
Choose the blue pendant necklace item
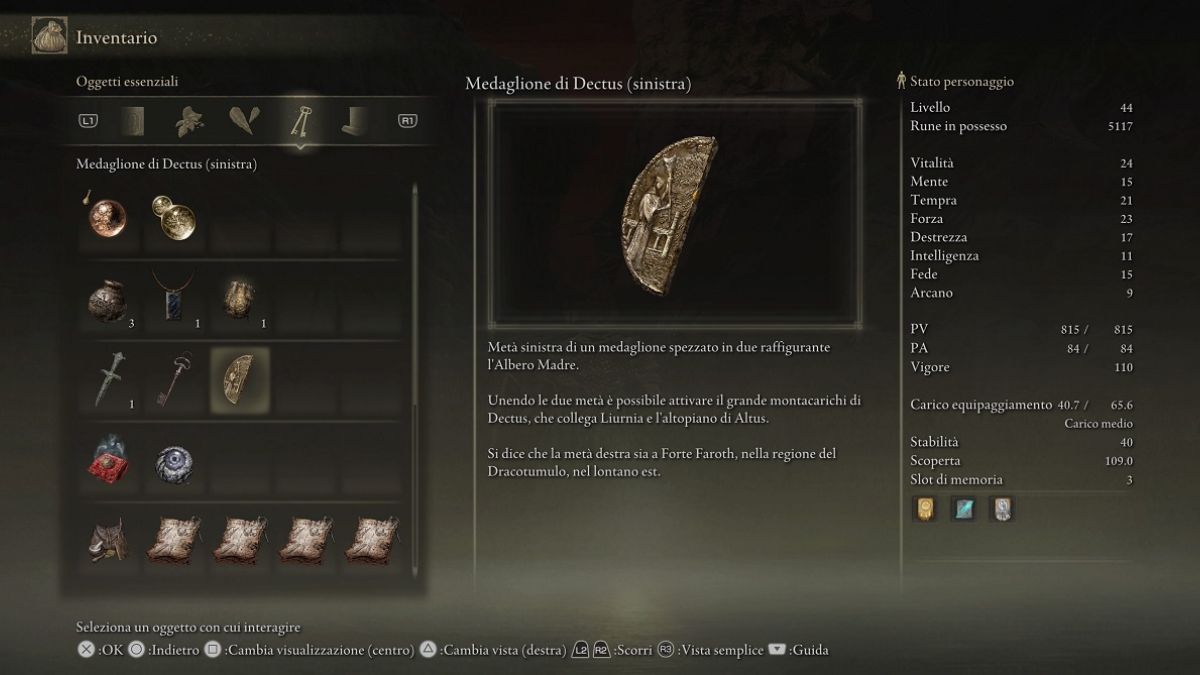(173, 298)
